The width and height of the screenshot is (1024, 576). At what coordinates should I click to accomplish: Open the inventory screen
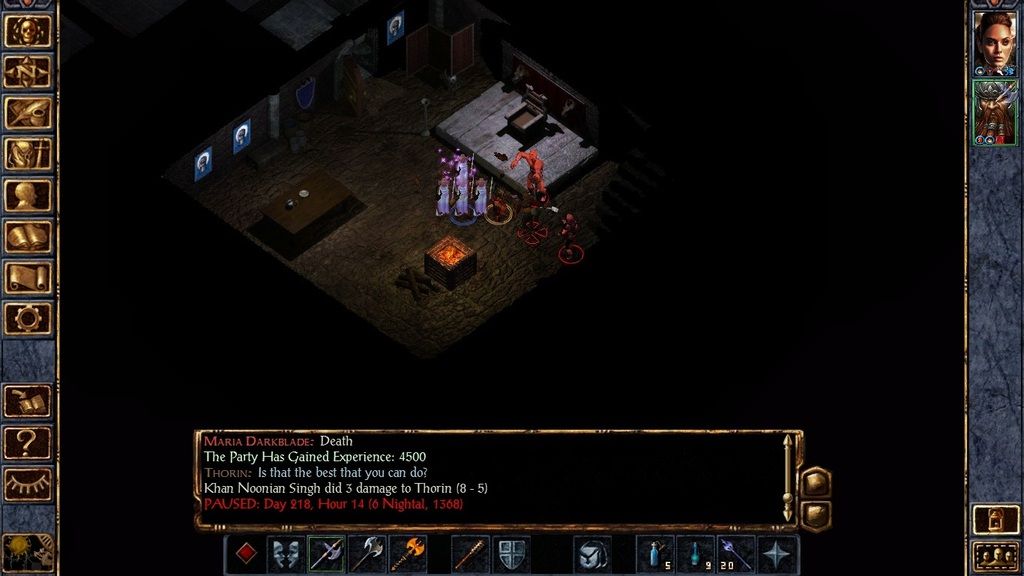click(x=27, y=153)
